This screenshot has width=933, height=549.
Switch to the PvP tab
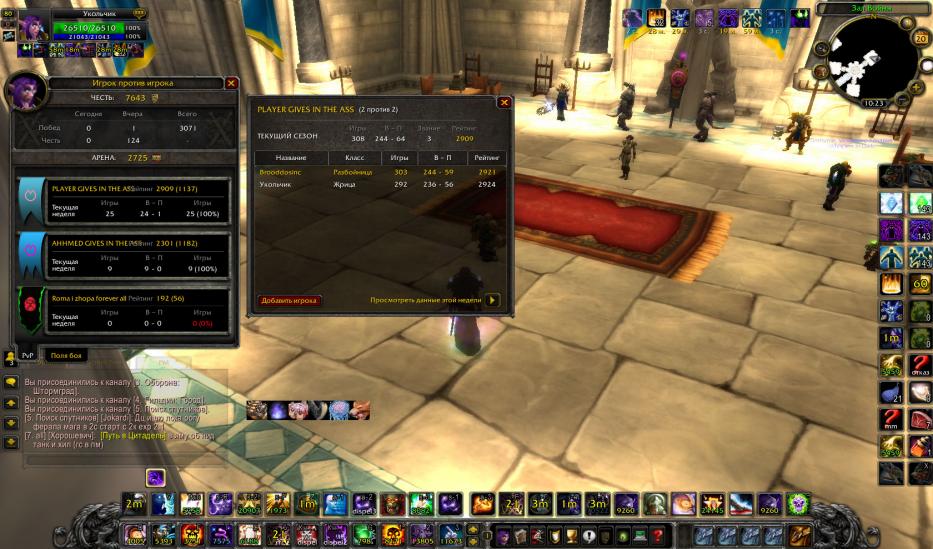tap(28, 355)
